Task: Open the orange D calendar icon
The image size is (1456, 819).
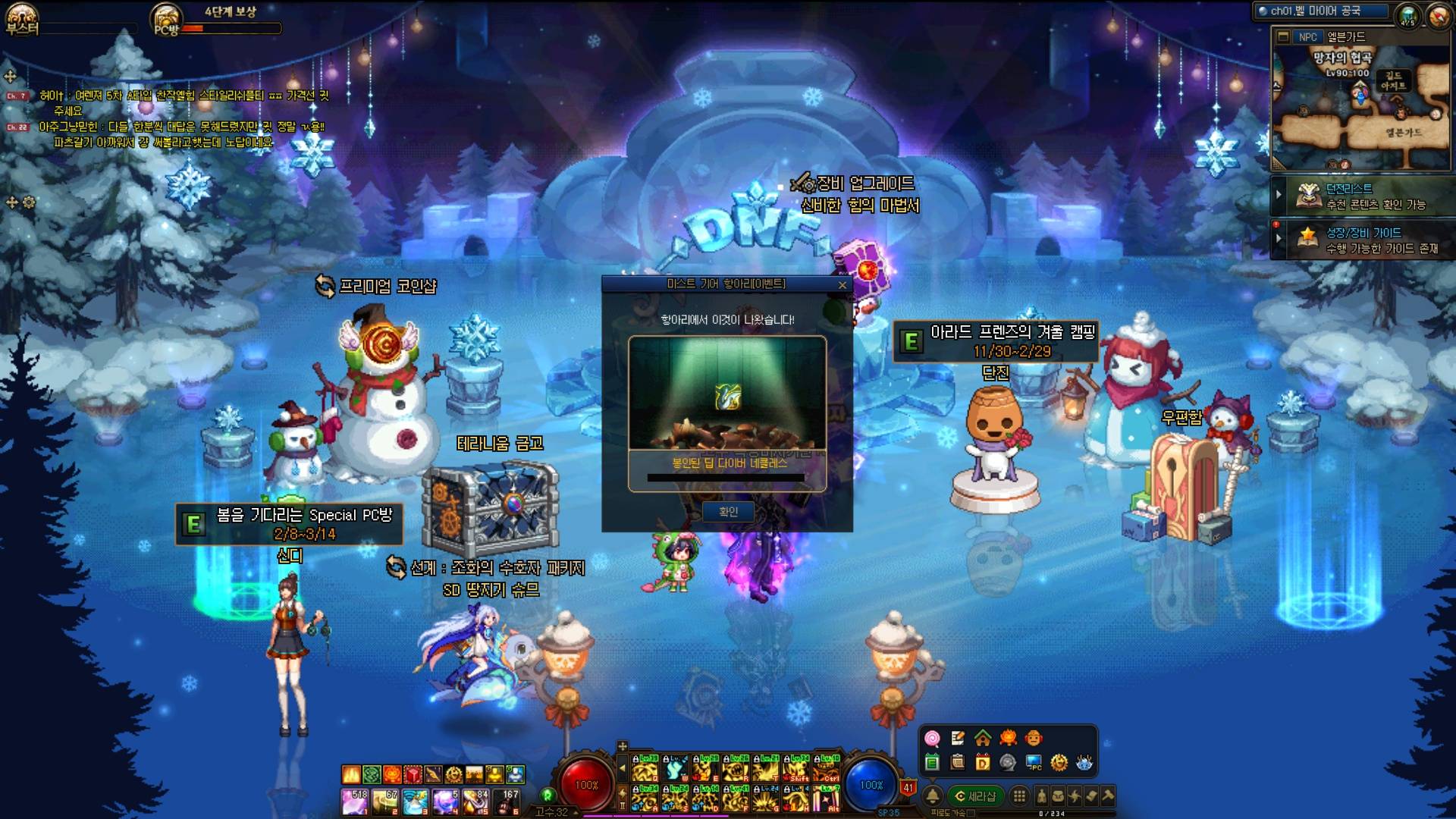Action: [983, 762]
